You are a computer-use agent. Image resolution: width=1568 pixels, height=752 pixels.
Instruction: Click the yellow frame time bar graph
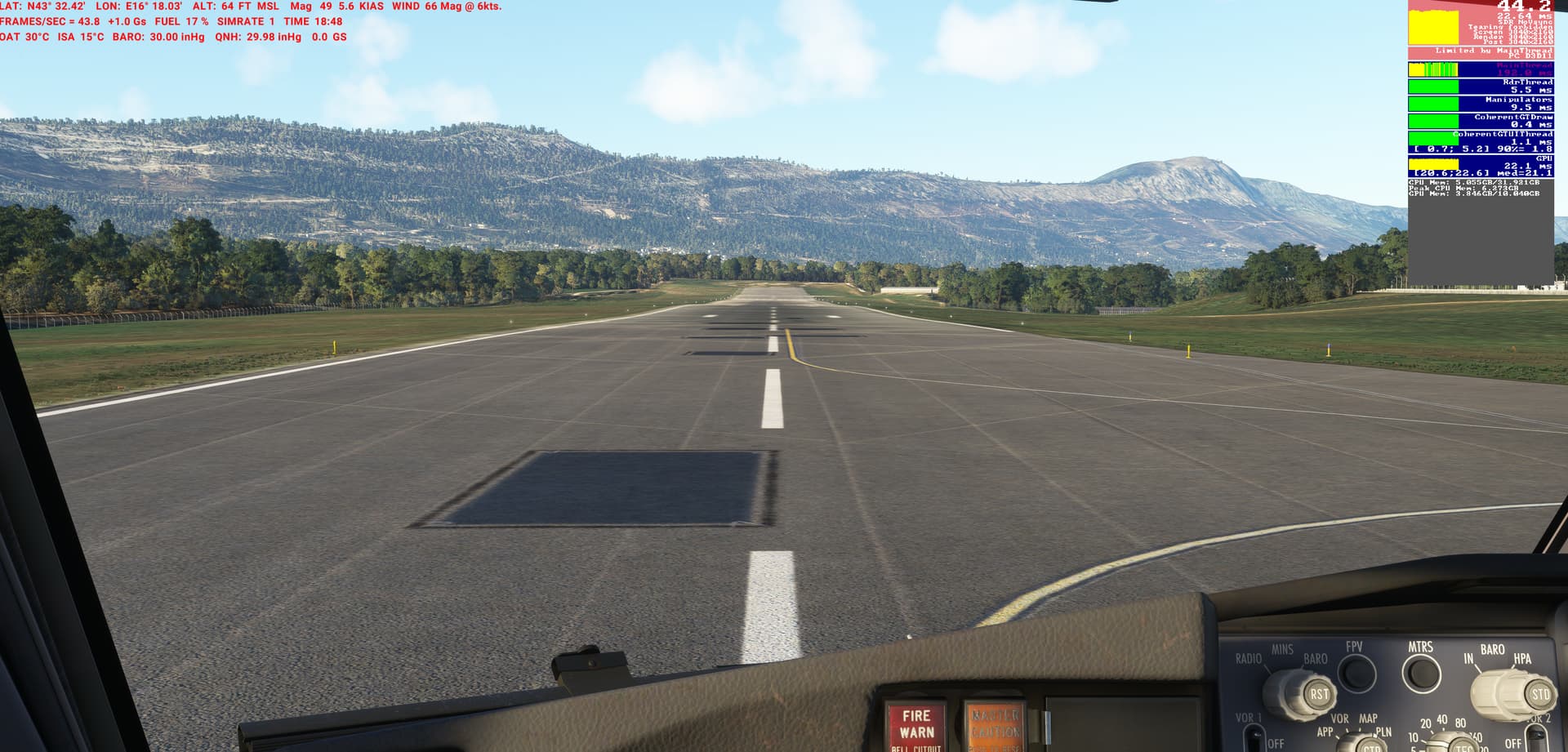tap(1433, 25)
